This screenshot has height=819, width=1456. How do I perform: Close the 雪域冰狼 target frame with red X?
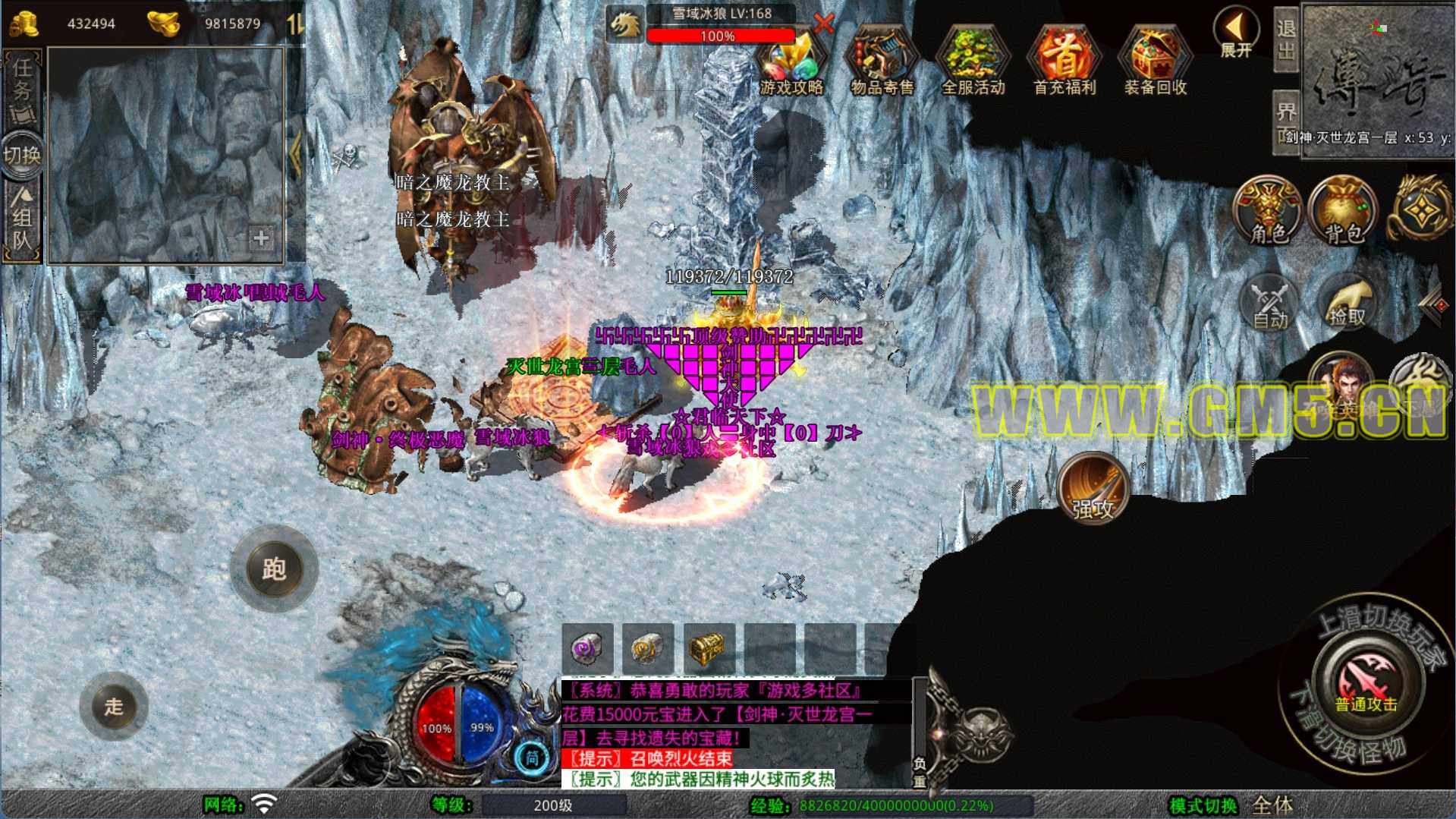point(822,24)
